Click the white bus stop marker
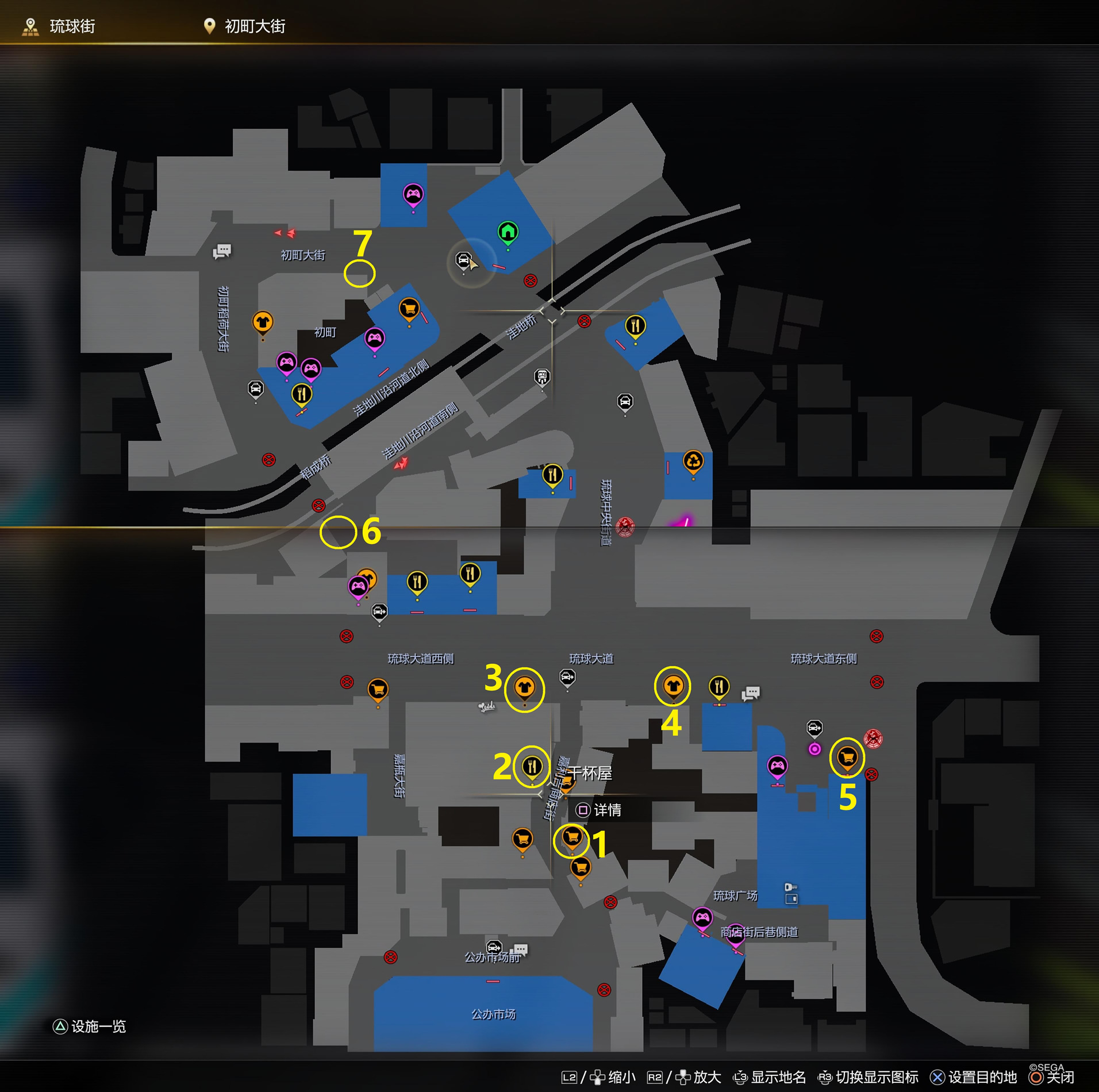The height and width of the screenshot is (1092, 1099). 542,377
